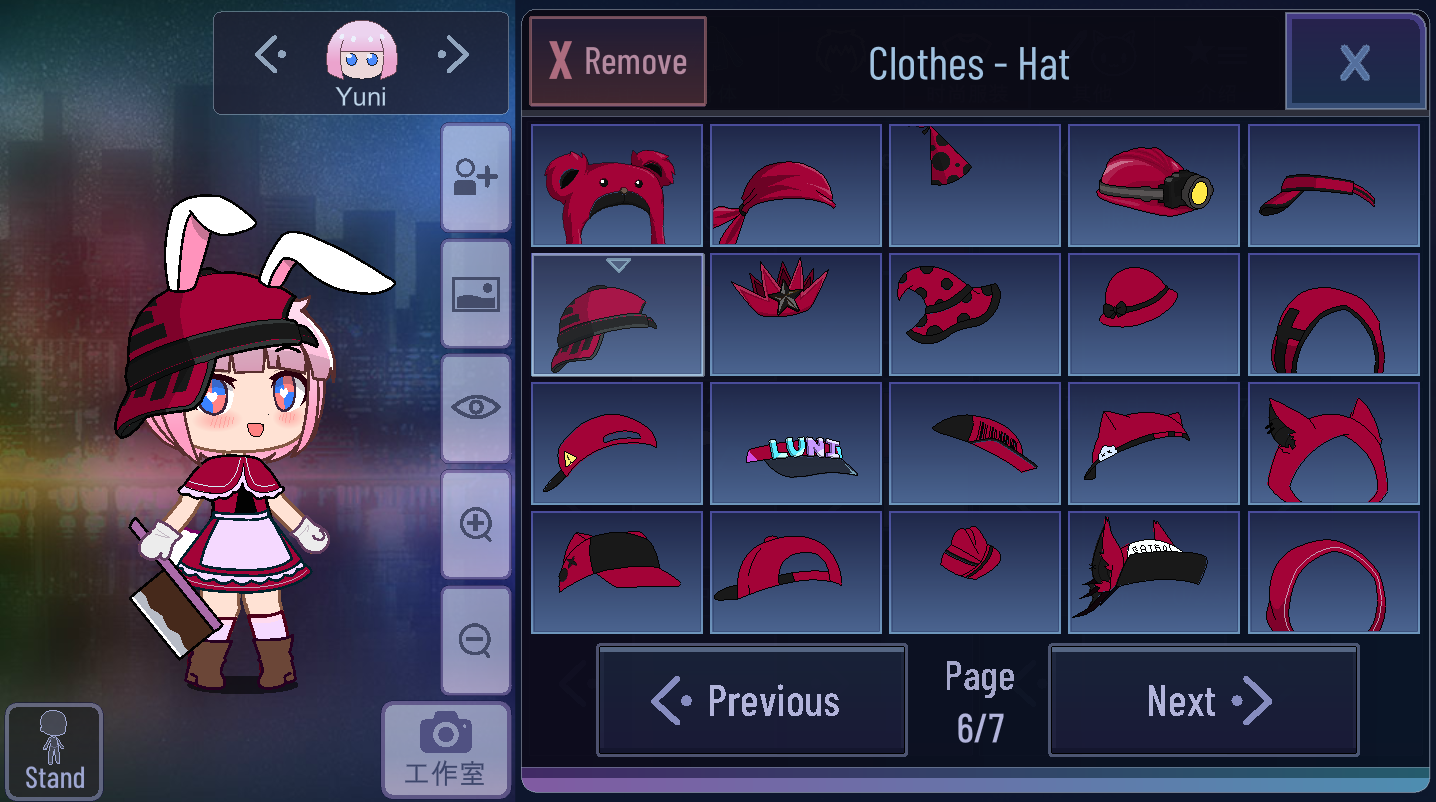This screenshot has width=1436, height=802.
Task: Go to the Previous hat page
Action: [752, 700]
